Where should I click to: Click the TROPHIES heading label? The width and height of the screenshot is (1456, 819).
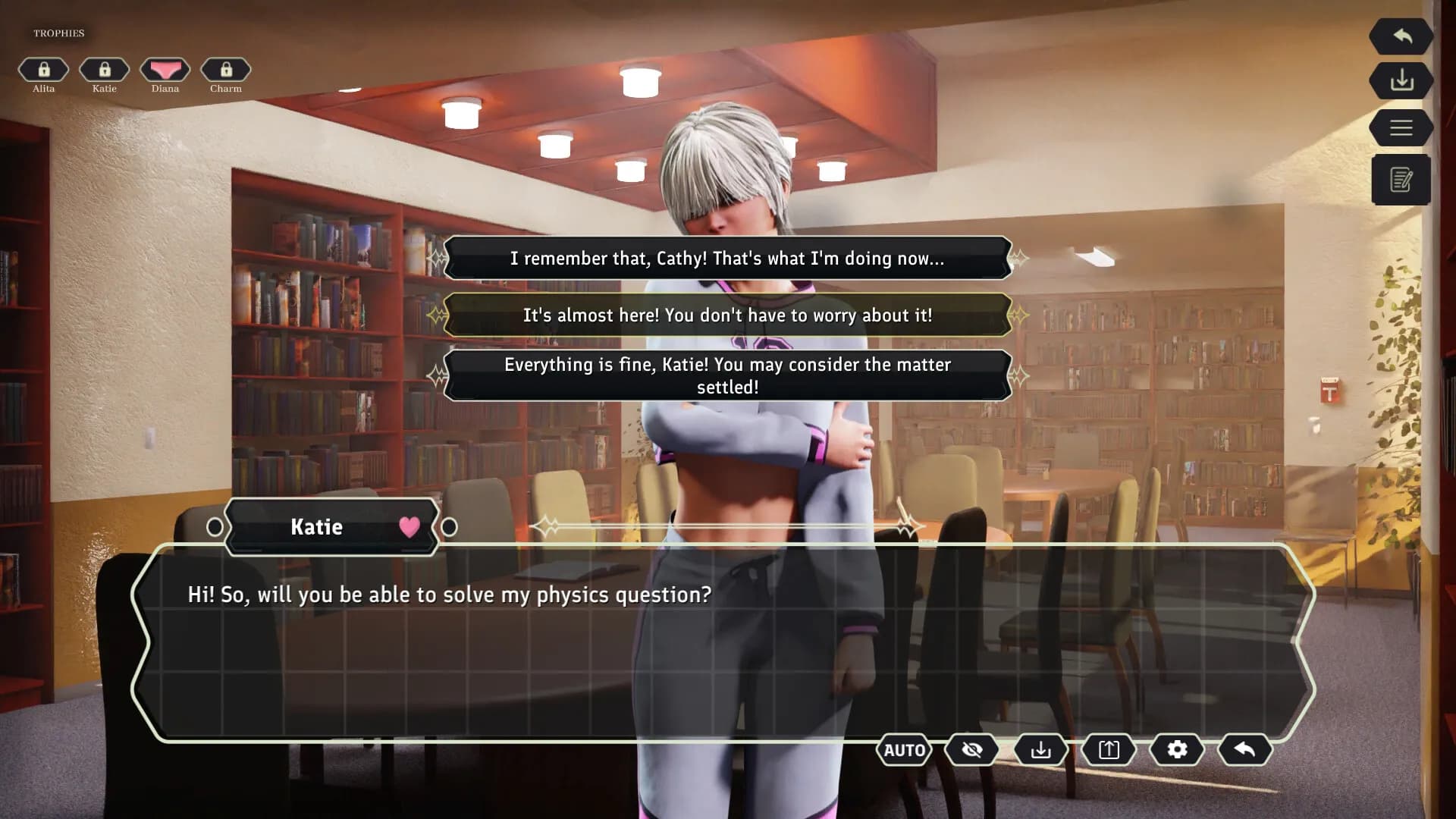point(58,33)
